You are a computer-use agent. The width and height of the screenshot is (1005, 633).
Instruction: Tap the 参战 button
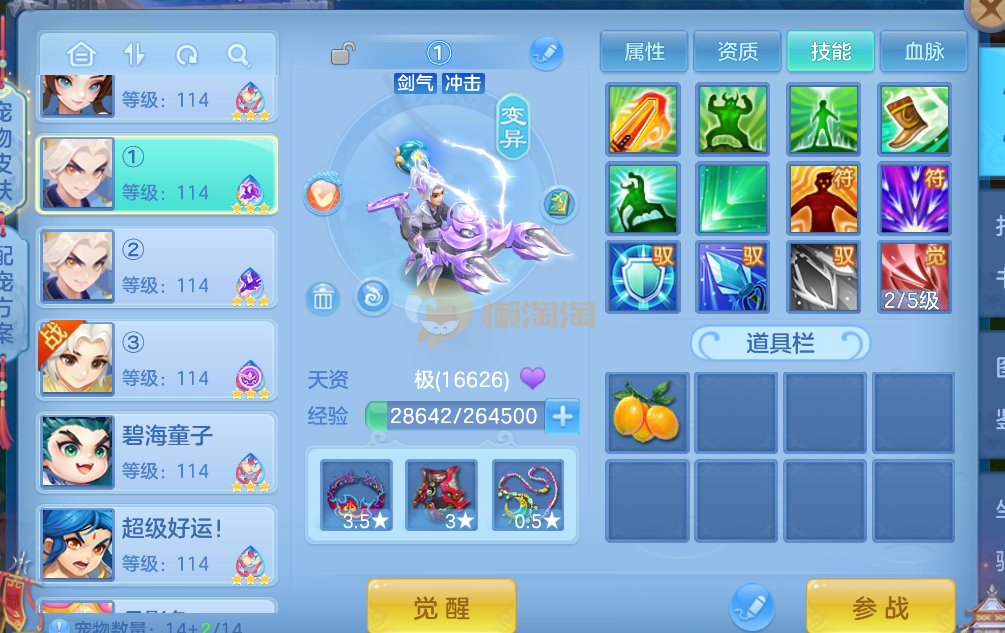(880, 607)
